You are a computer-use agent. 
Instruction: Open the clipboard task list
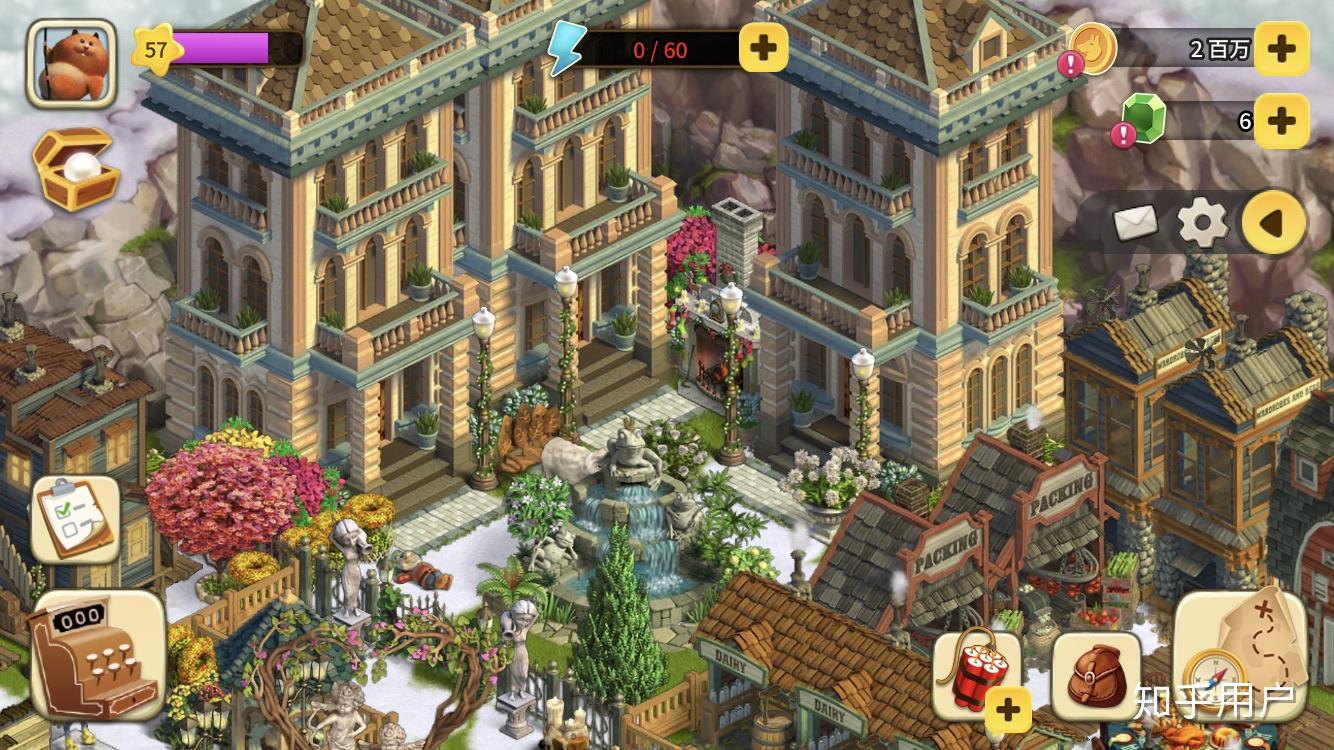point(76,518)
